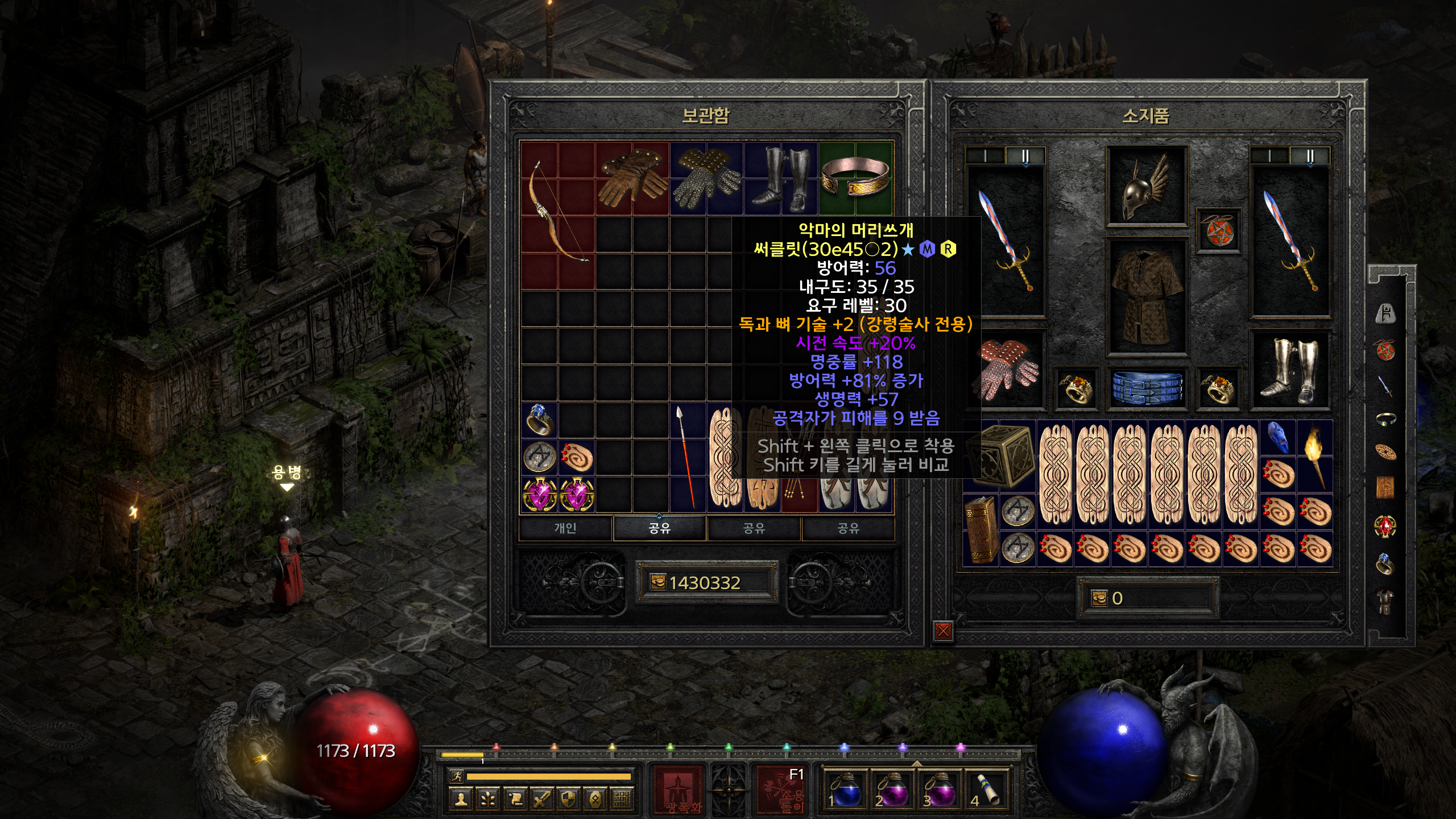Toggle the run/walk running man icon

tap(456, 776)
